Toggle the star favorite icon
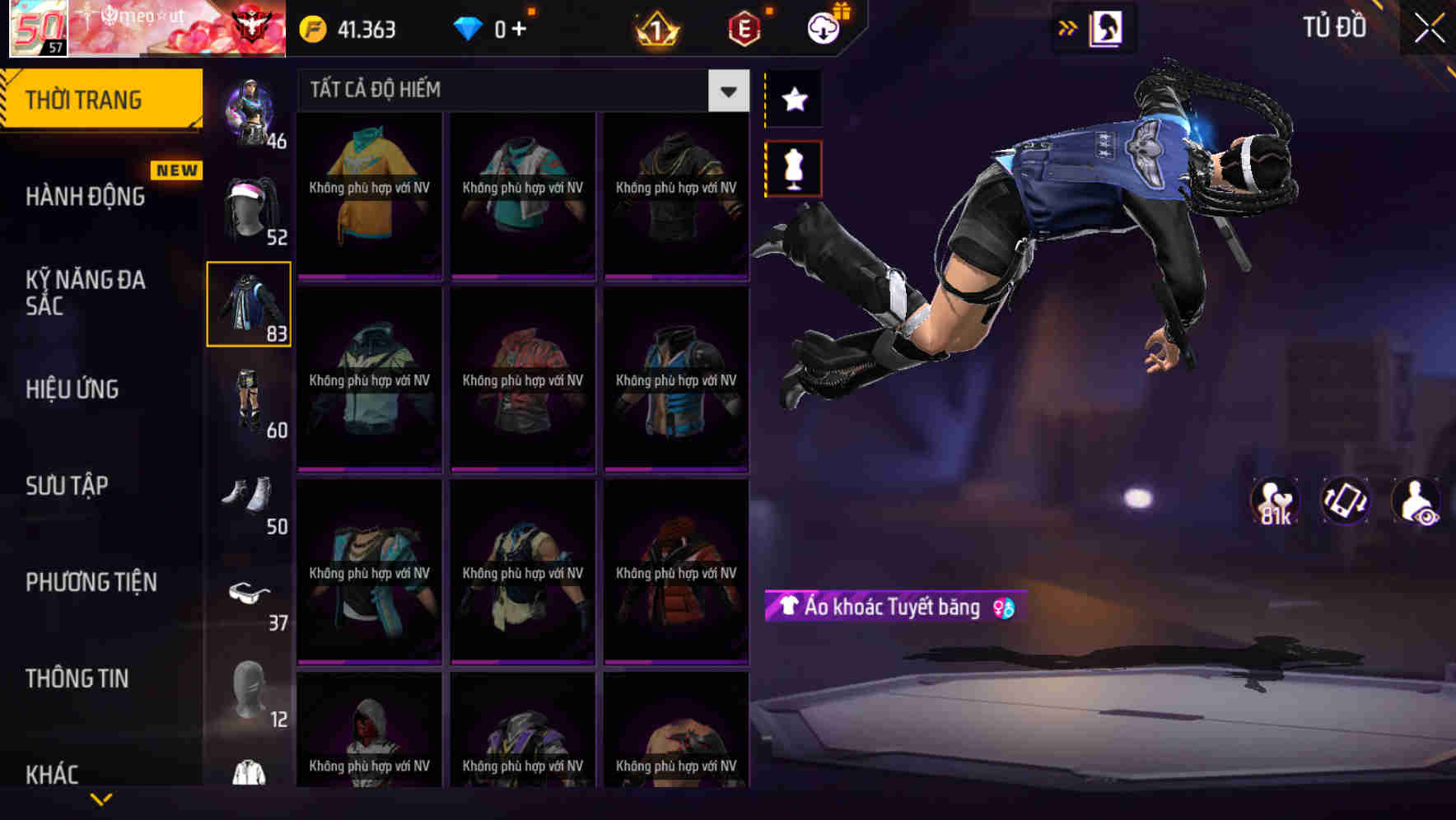The height and width of the screenshot is (820, 1456). click(x=793, y=100)
